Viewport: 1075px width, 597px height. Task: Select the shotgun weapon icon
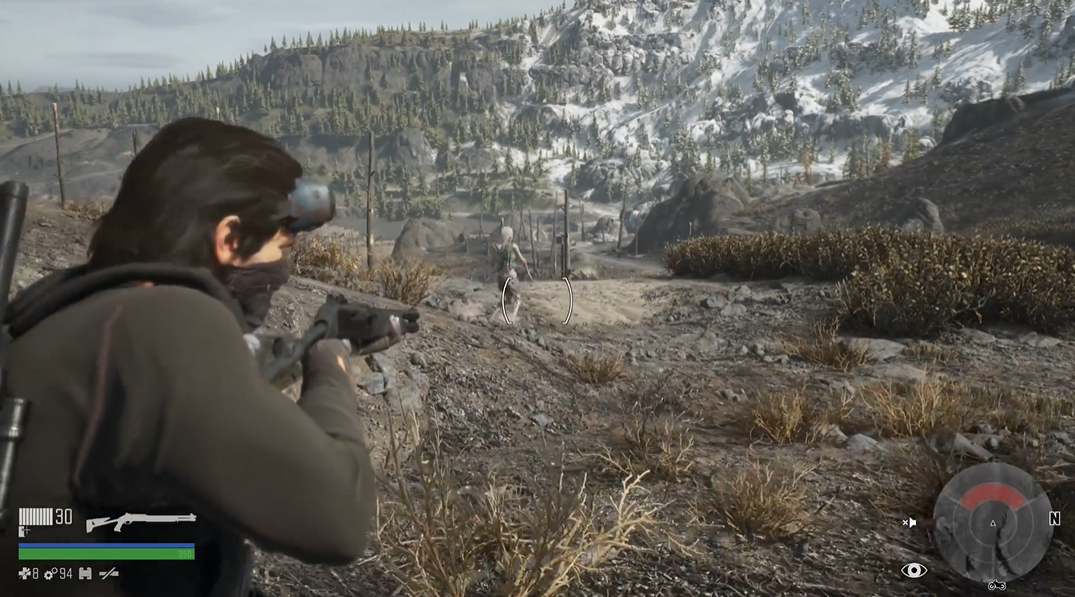pyautogui.click(x=140, y=521)
